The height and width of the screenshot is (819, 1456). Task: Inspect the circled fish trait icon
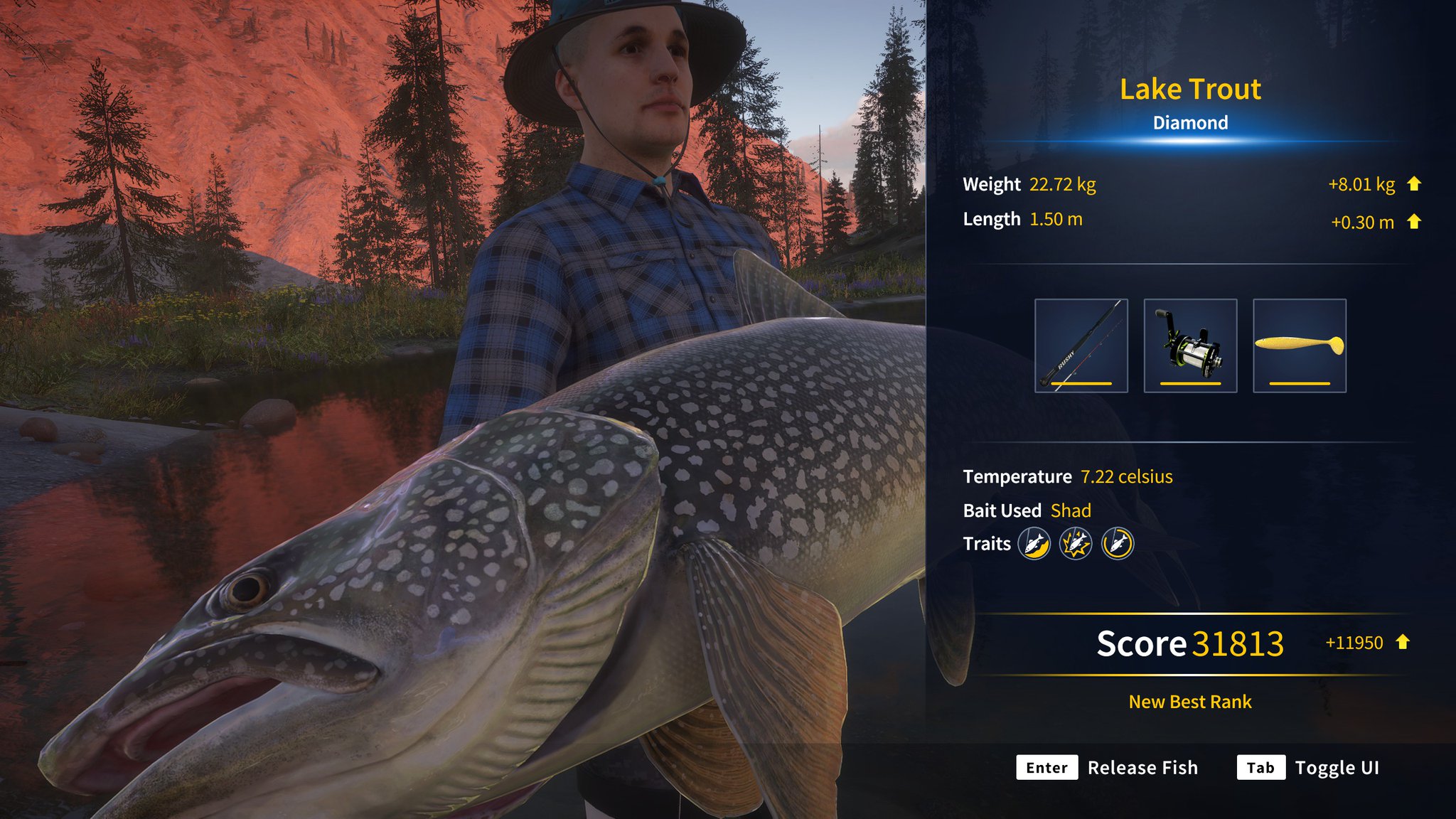pos(1118,544)
